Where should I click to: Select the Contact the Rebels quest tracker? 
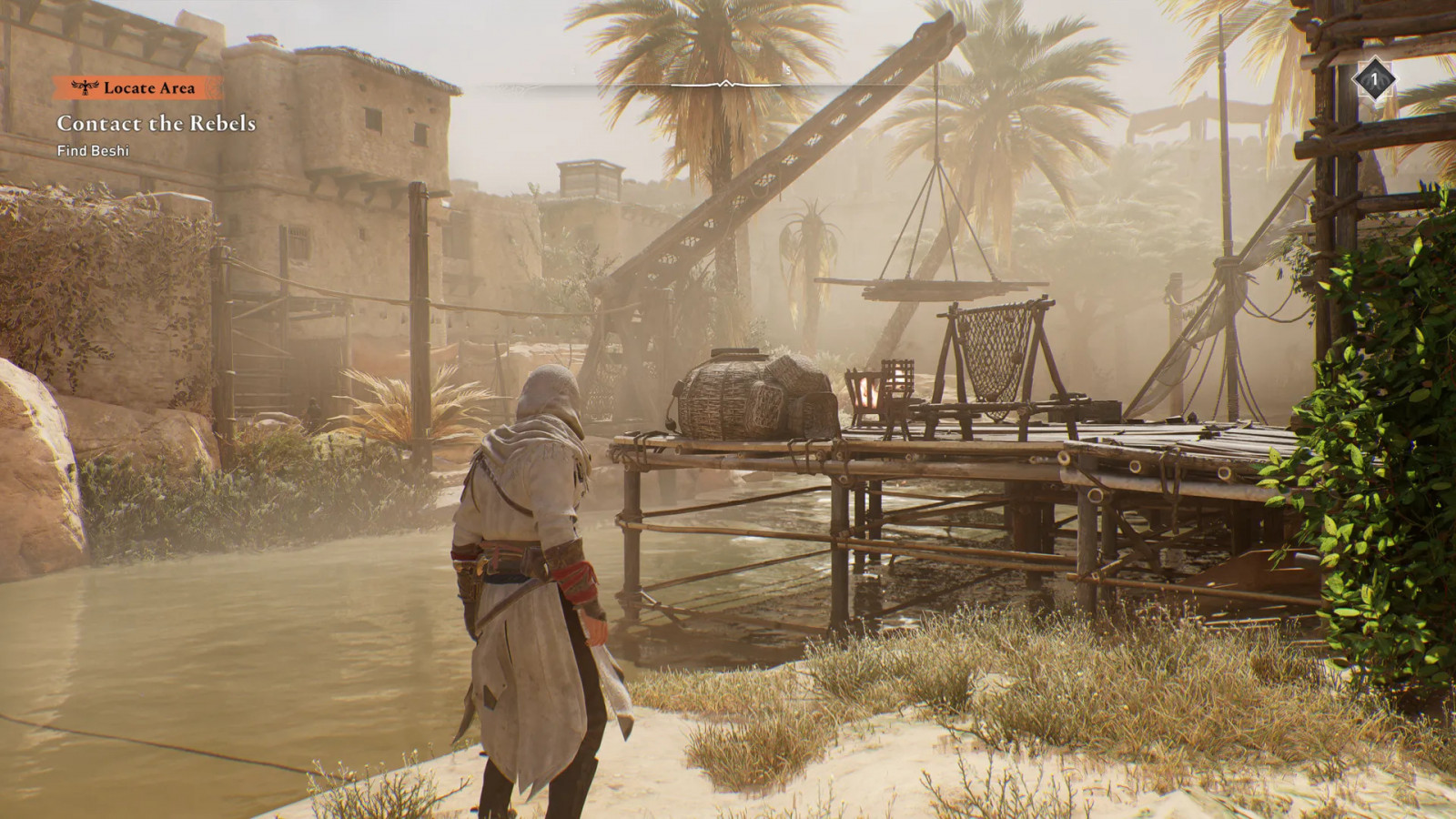tap(156, 123)
